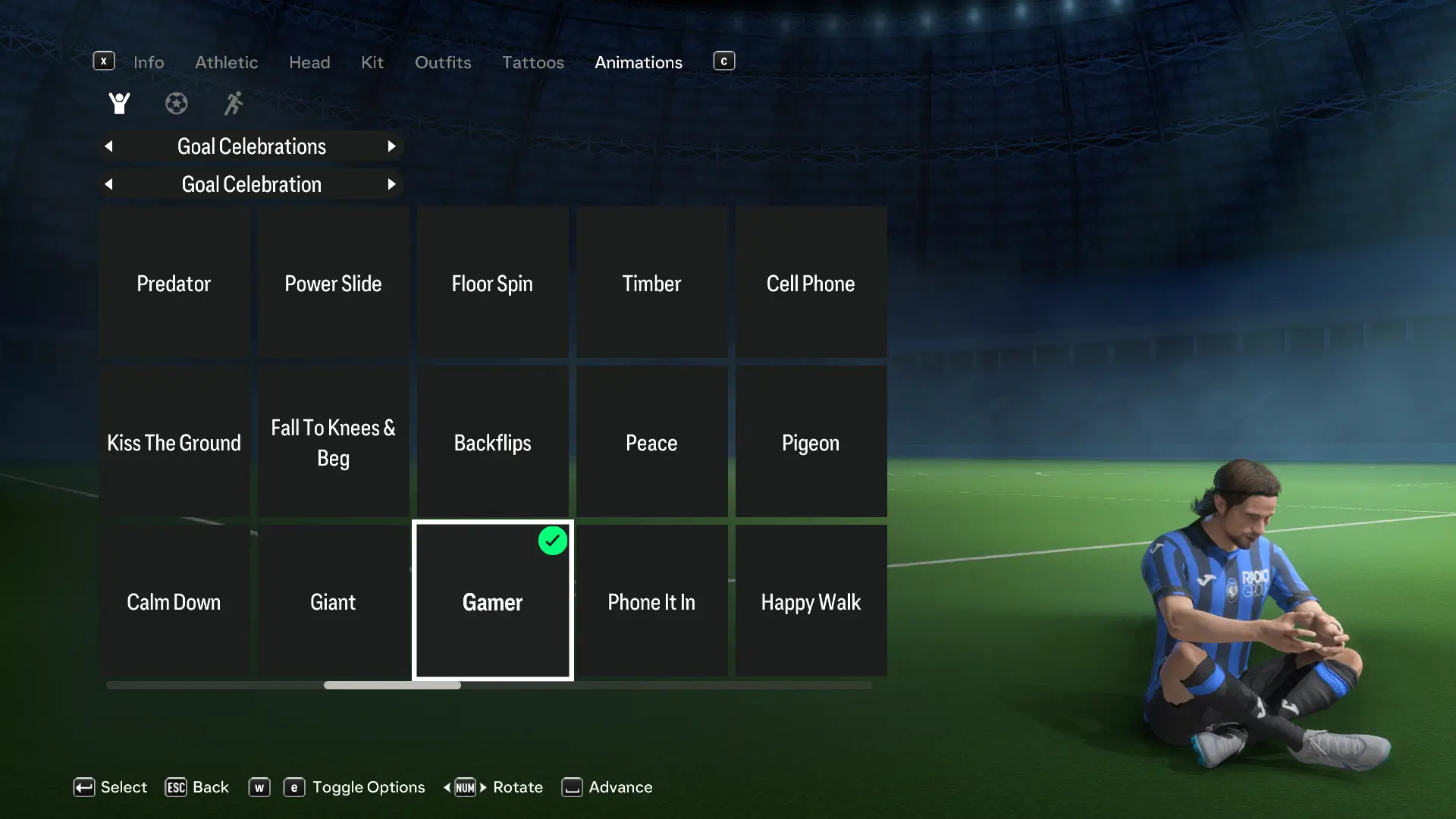Choose the Pigeon celebration

tap(811, 442)
